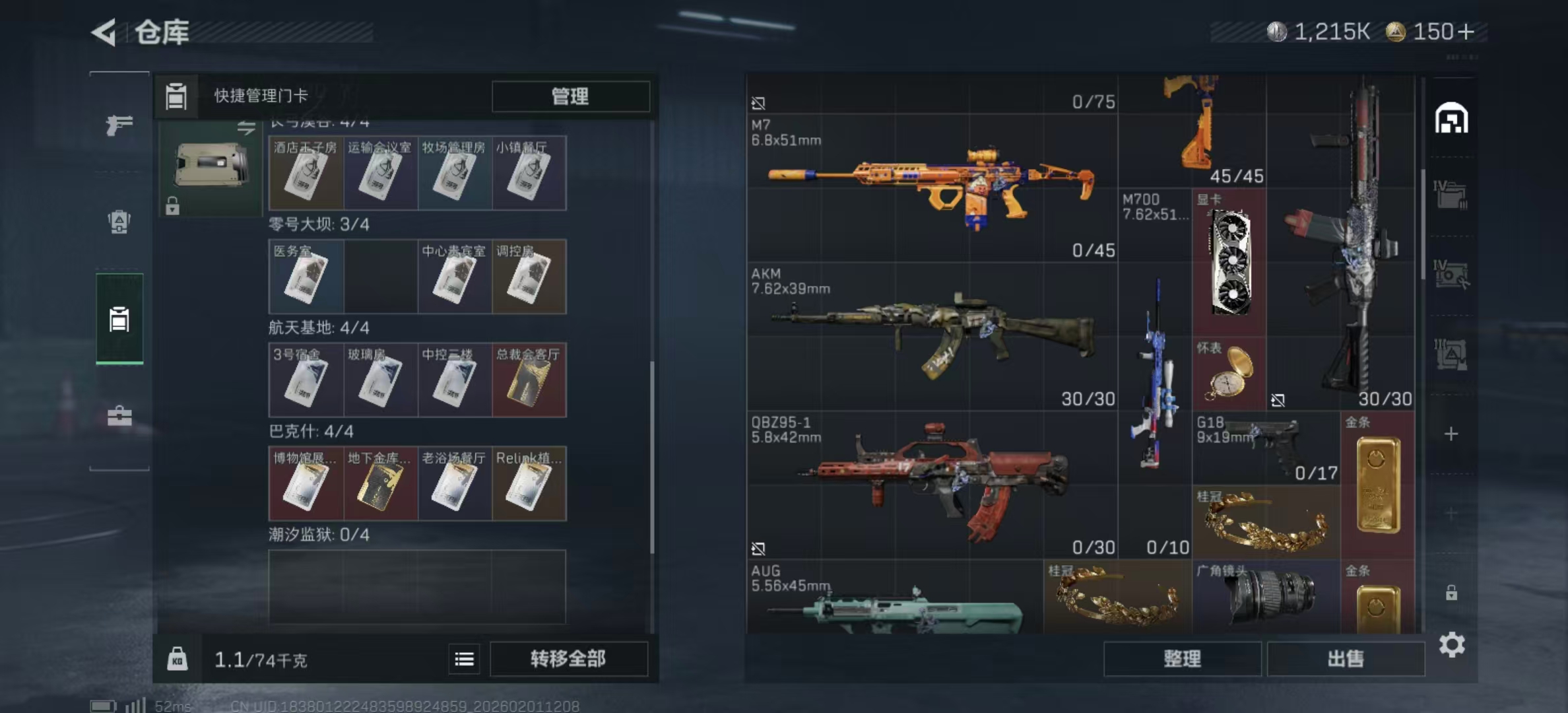
Task: Choose the 医务室 key card
Action: (x=306, y=277)
